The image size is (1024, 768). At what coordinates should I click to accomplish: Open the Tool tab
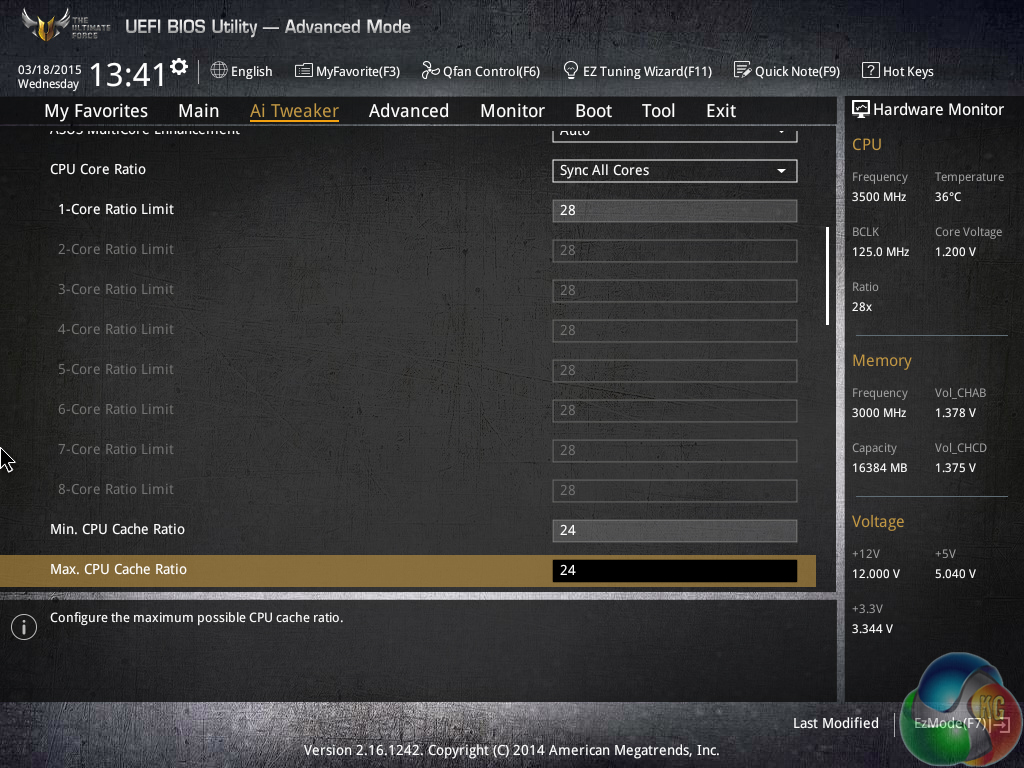pyautogui.click(x=658, y=111)
